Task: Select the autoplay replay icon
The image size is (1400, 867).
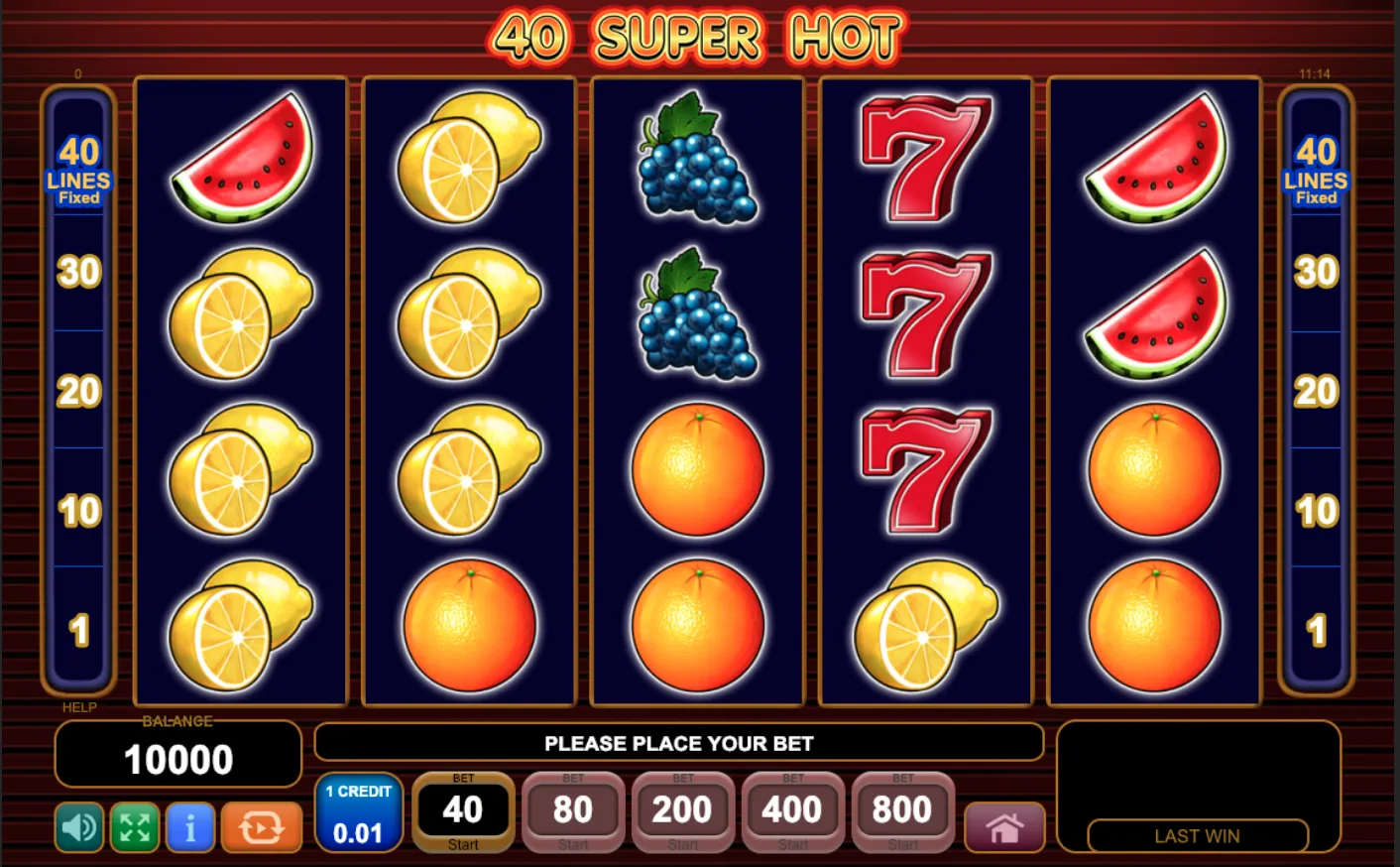Action: 259,826
